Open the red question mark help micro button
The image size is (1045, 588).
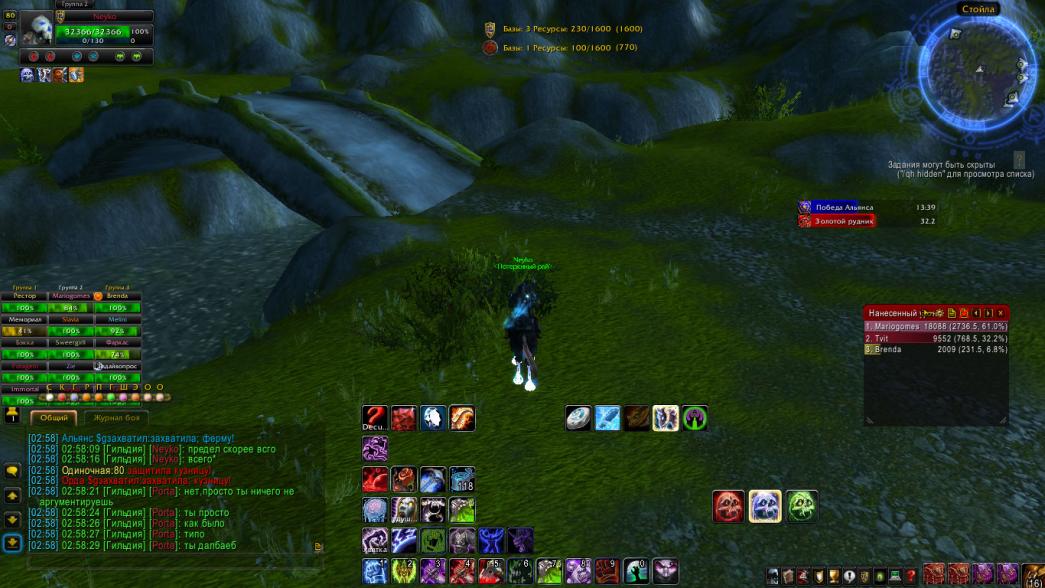coord(911,576)
